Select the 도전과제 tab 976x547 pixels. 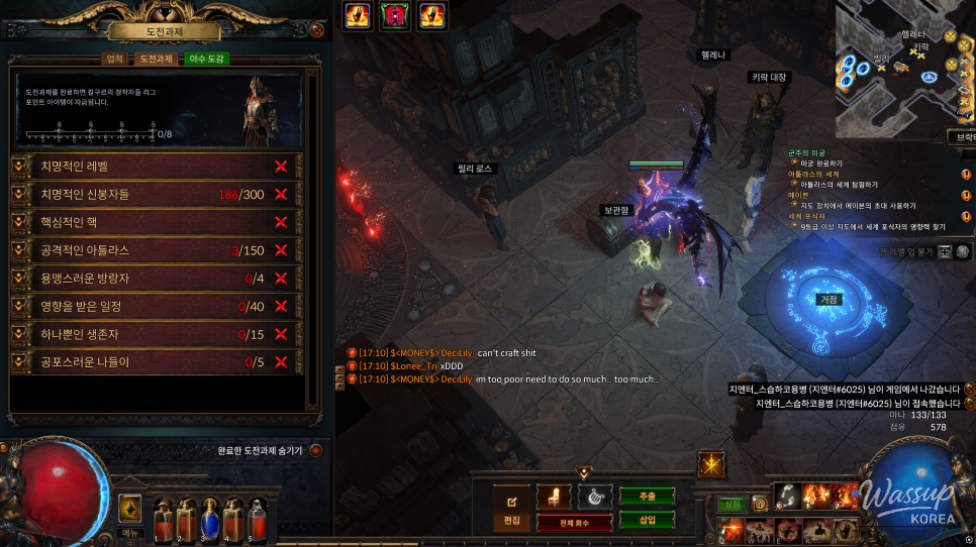point(157,59)
